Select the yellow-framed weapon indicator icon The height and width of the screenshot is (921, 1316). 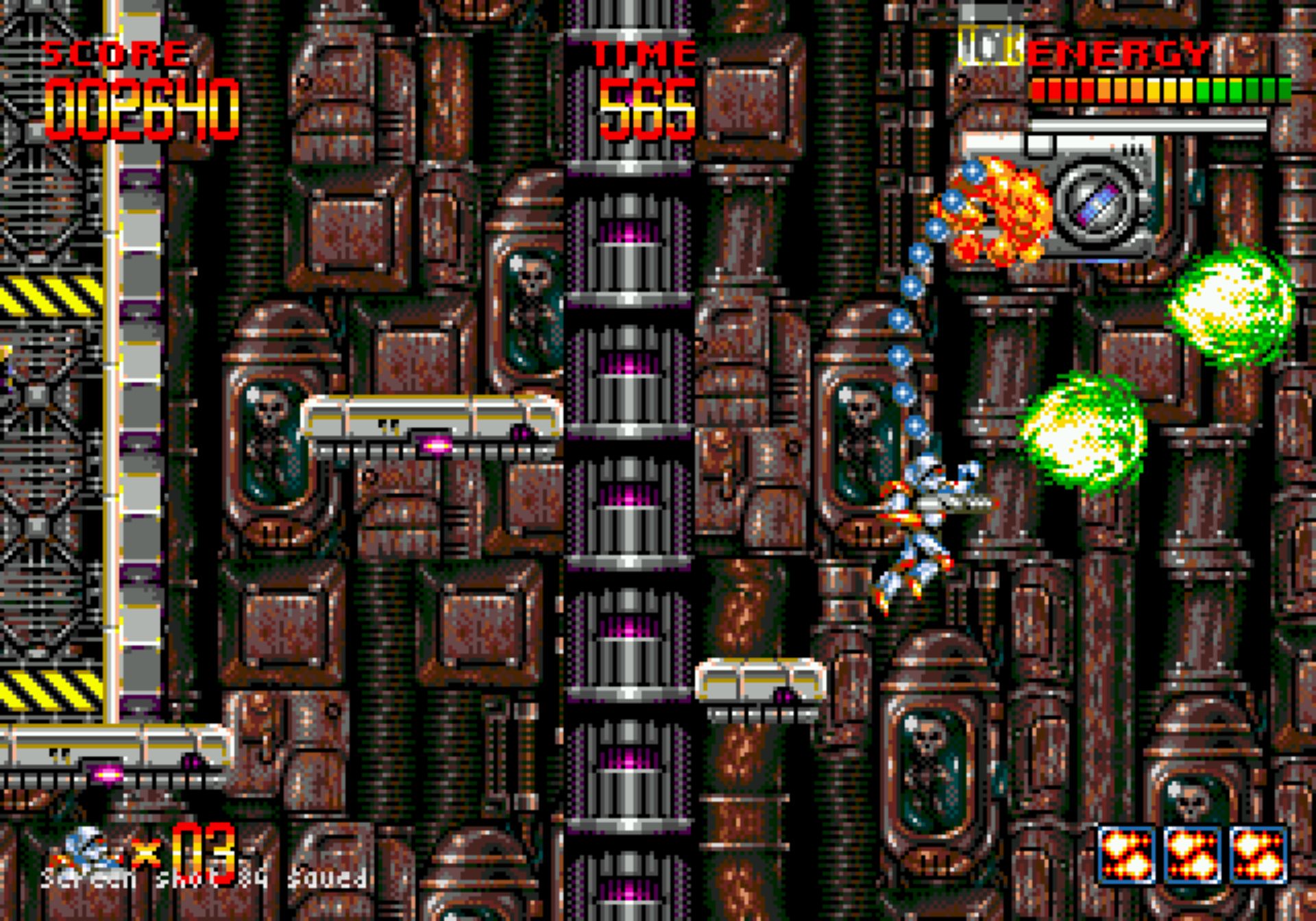tap(990, 46)
